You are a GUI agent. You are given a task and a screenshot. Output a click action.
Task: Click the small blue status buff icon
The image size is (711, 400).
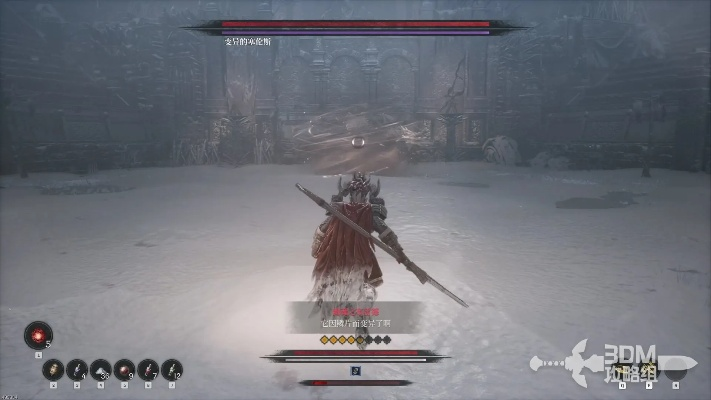click(355, 369)
